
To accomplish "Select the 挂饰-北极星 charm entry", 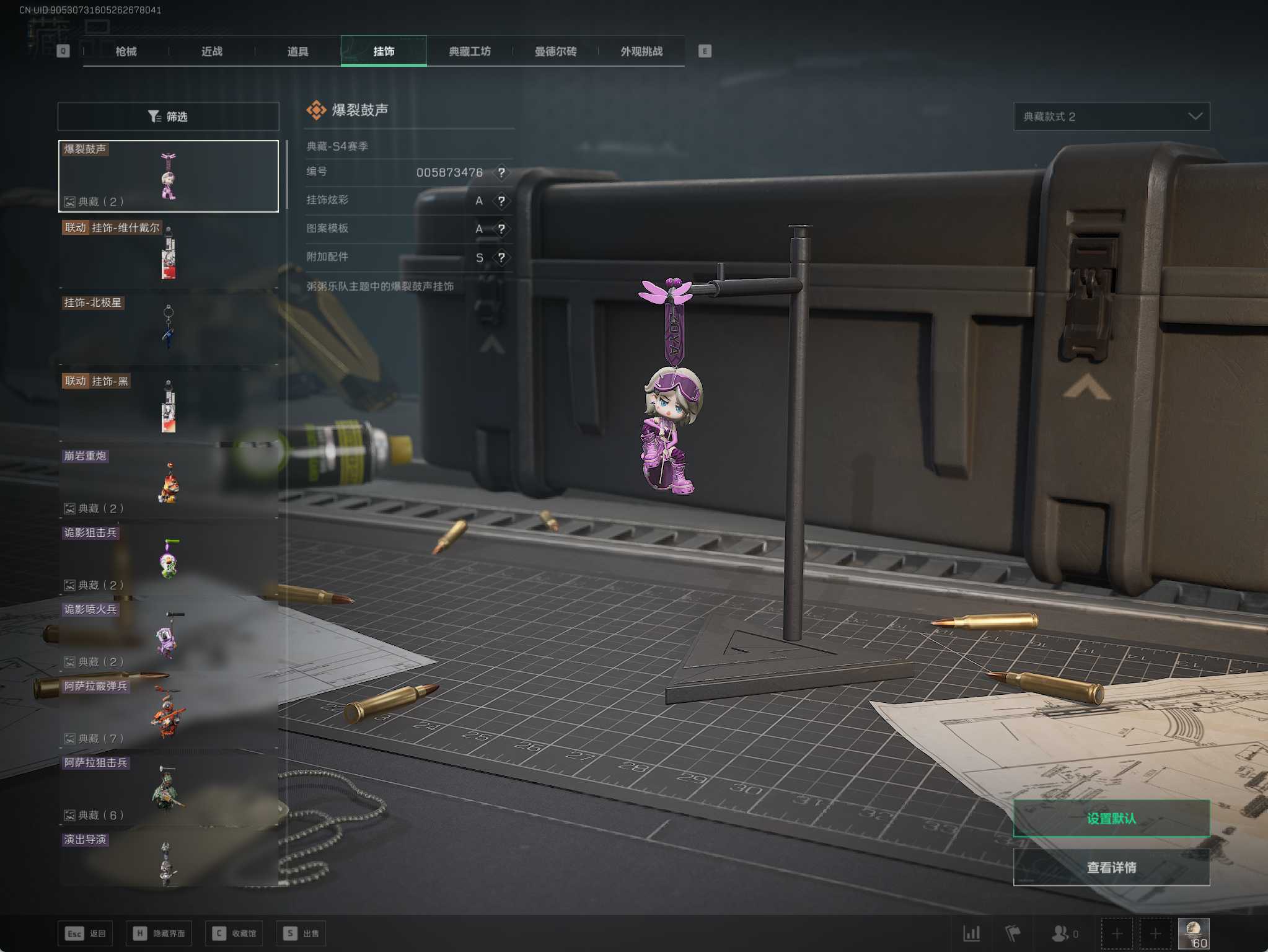I will tap(169, 327).
